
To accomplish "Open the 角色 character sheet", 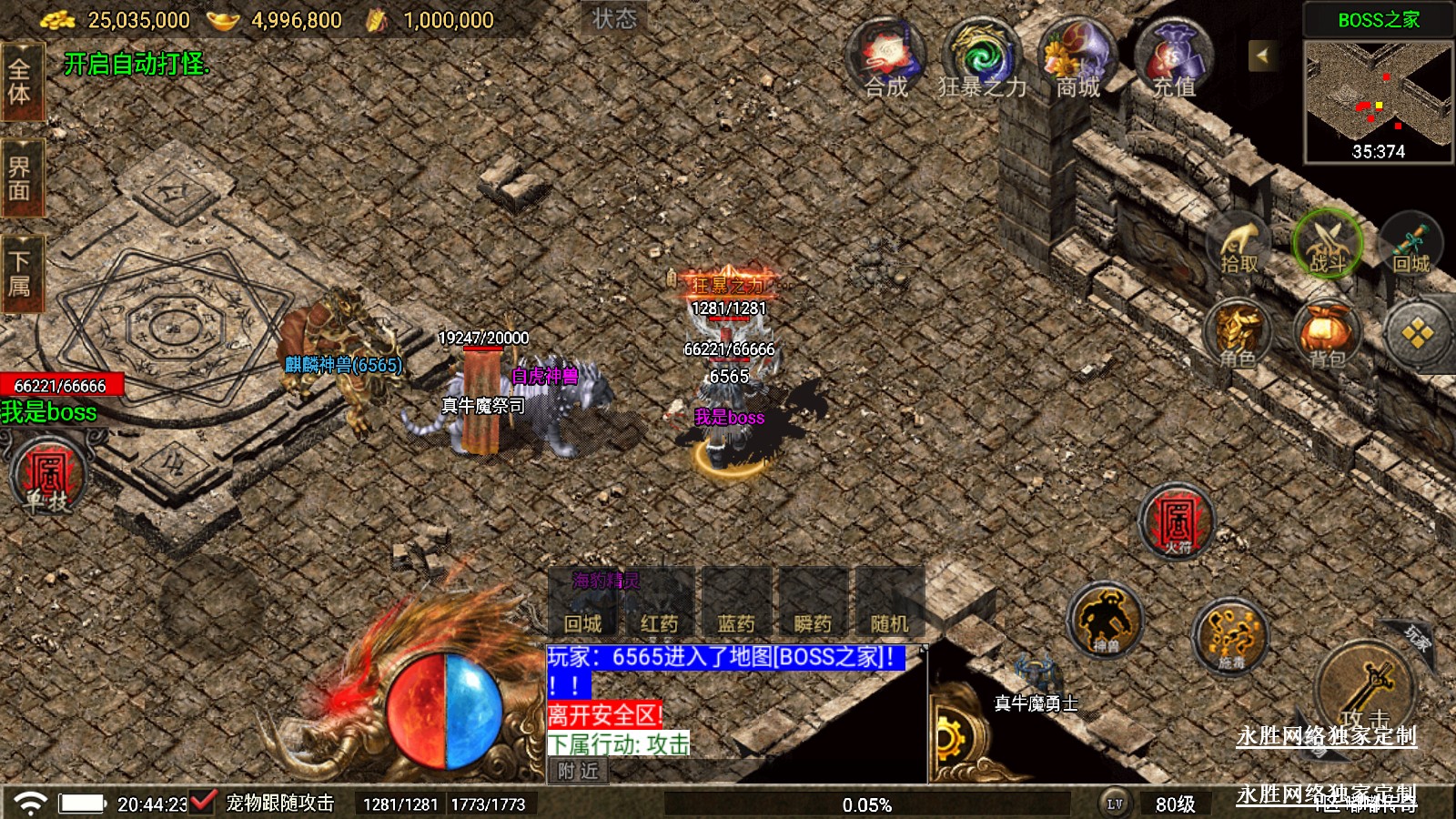I will click(x=1239, y=334).
